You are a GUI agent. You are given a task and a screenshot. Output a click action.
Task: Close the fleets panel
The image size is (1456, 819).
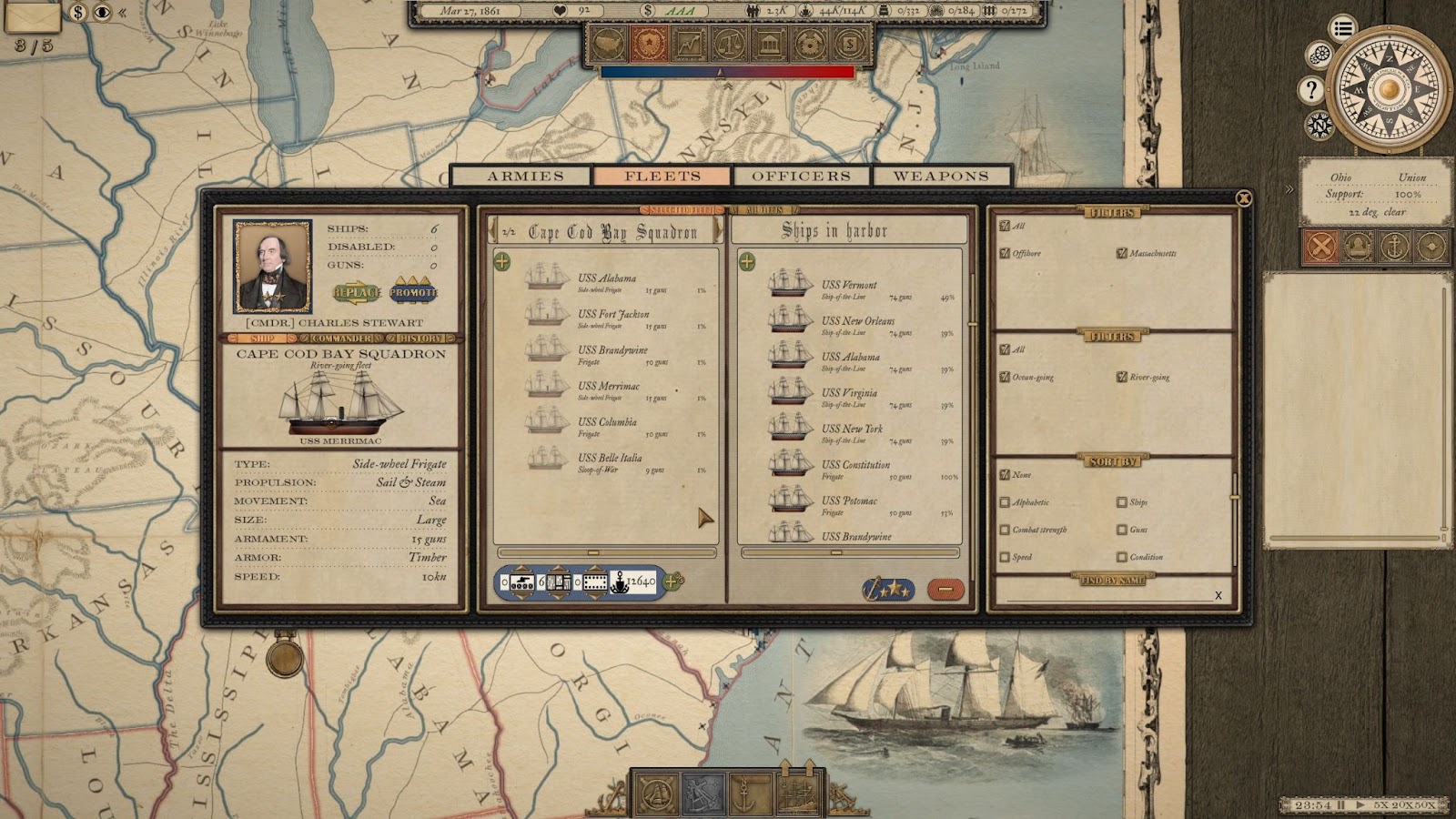tap(1243, 198)
